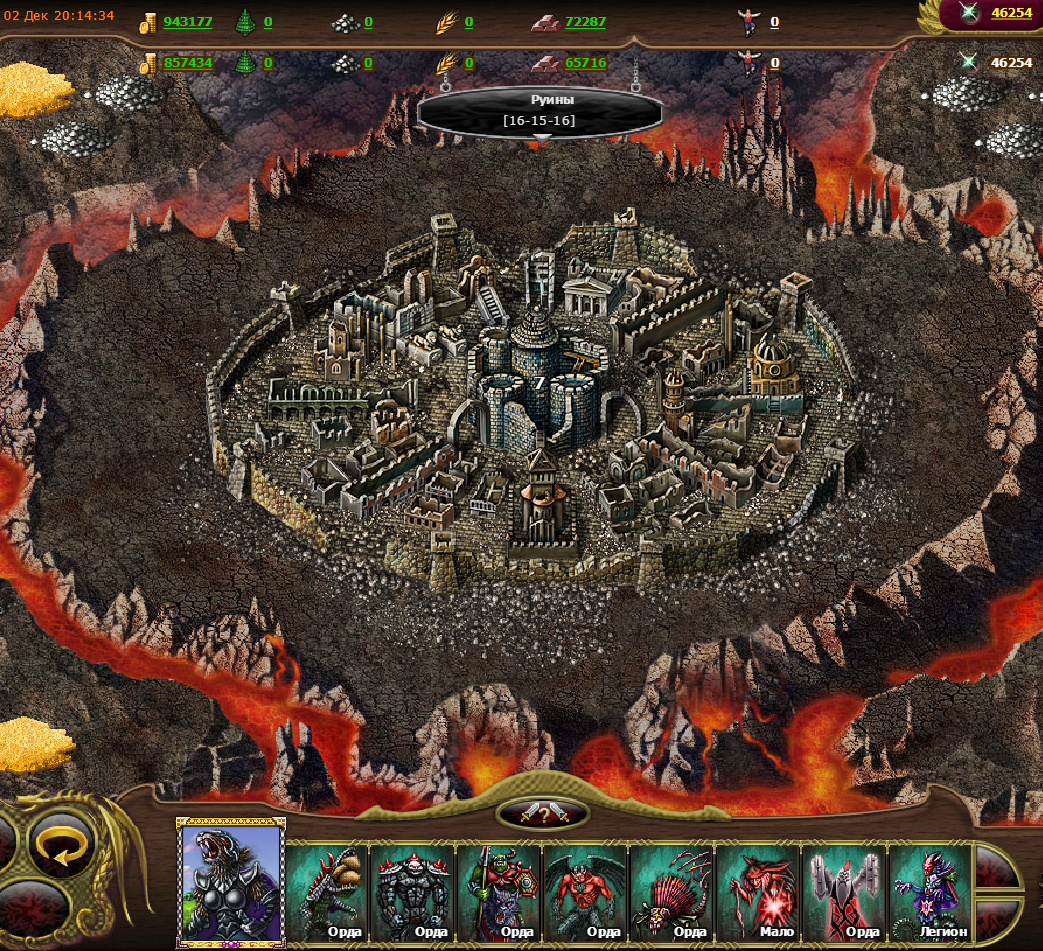Select the lizard unit carrying a sack

point(327,890)
